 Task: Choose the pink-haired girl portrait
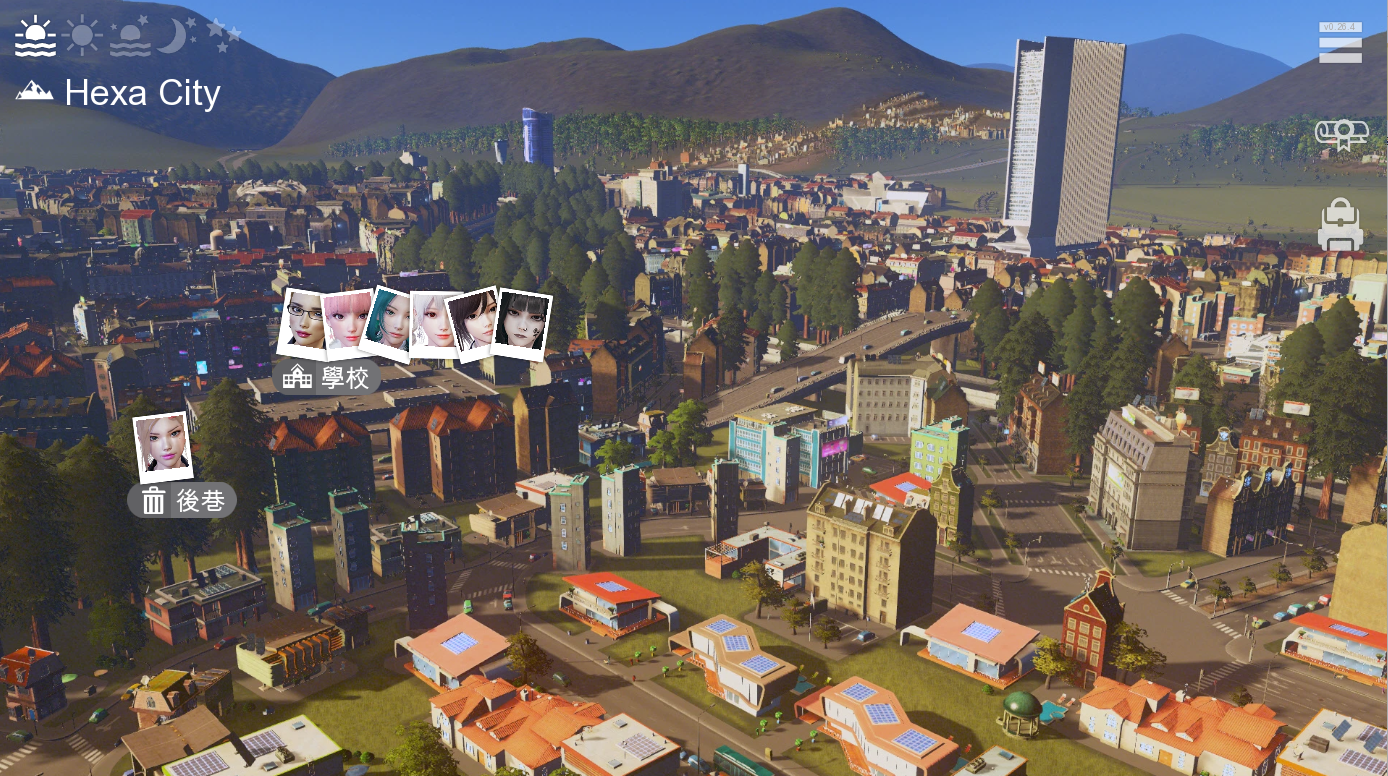tap(346, 322)
